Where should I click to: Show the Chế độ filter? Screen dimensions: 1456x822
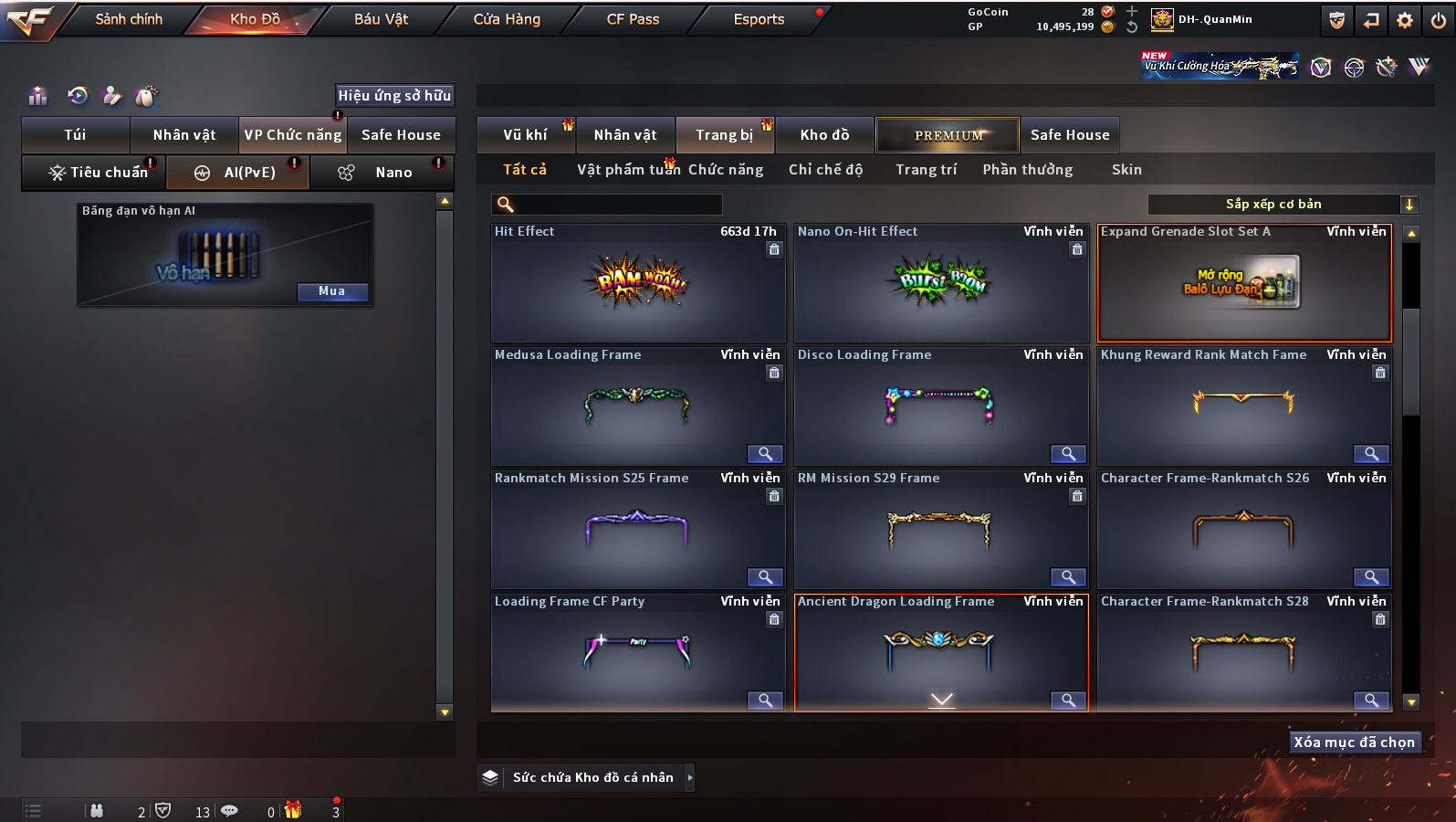(825, 170)
